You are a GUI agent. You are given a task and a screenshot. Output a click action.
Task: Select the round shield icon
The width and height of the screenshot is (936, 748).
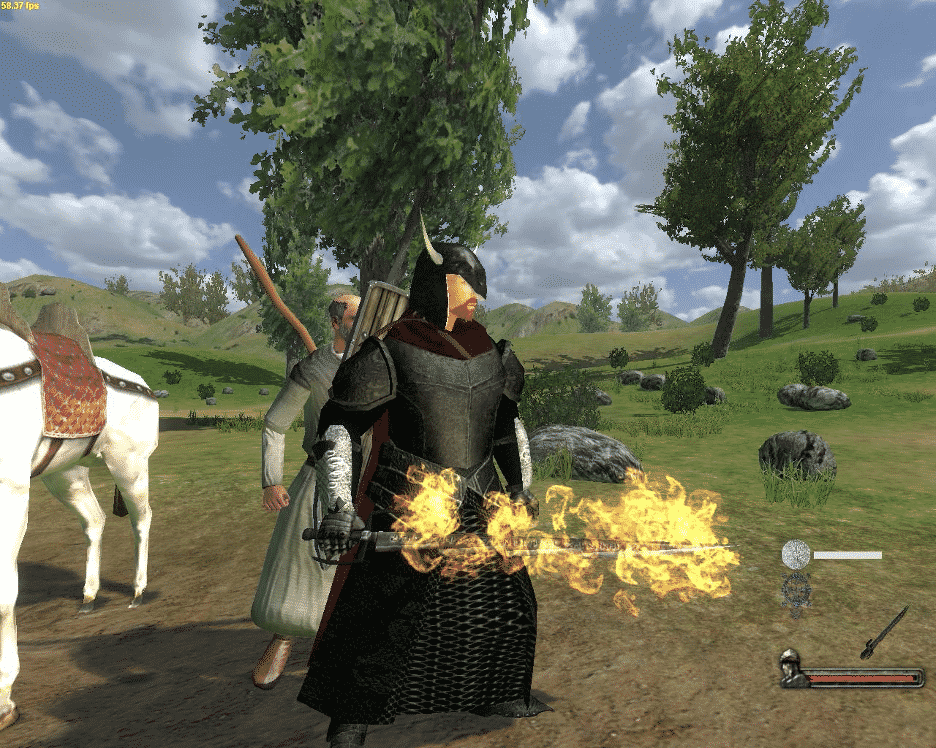click(x=796, y=554)
